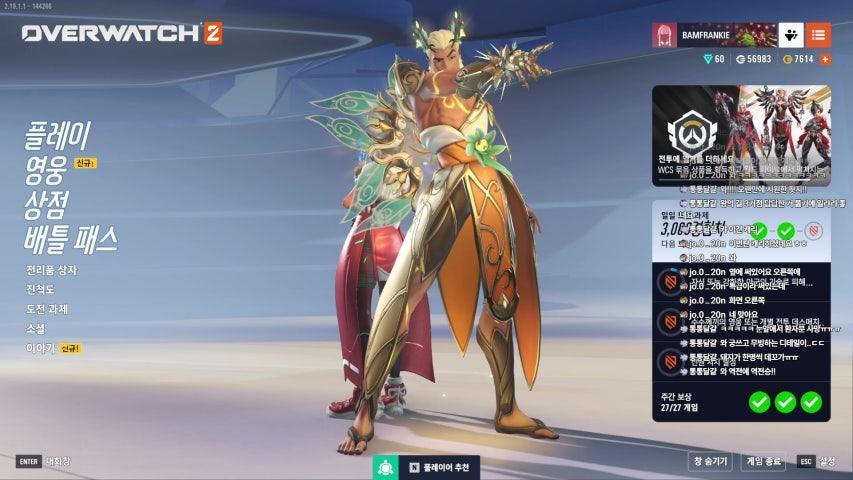
Task: Open the white group invite icon button
Action: pyautogui.click(x=790, y=34)
